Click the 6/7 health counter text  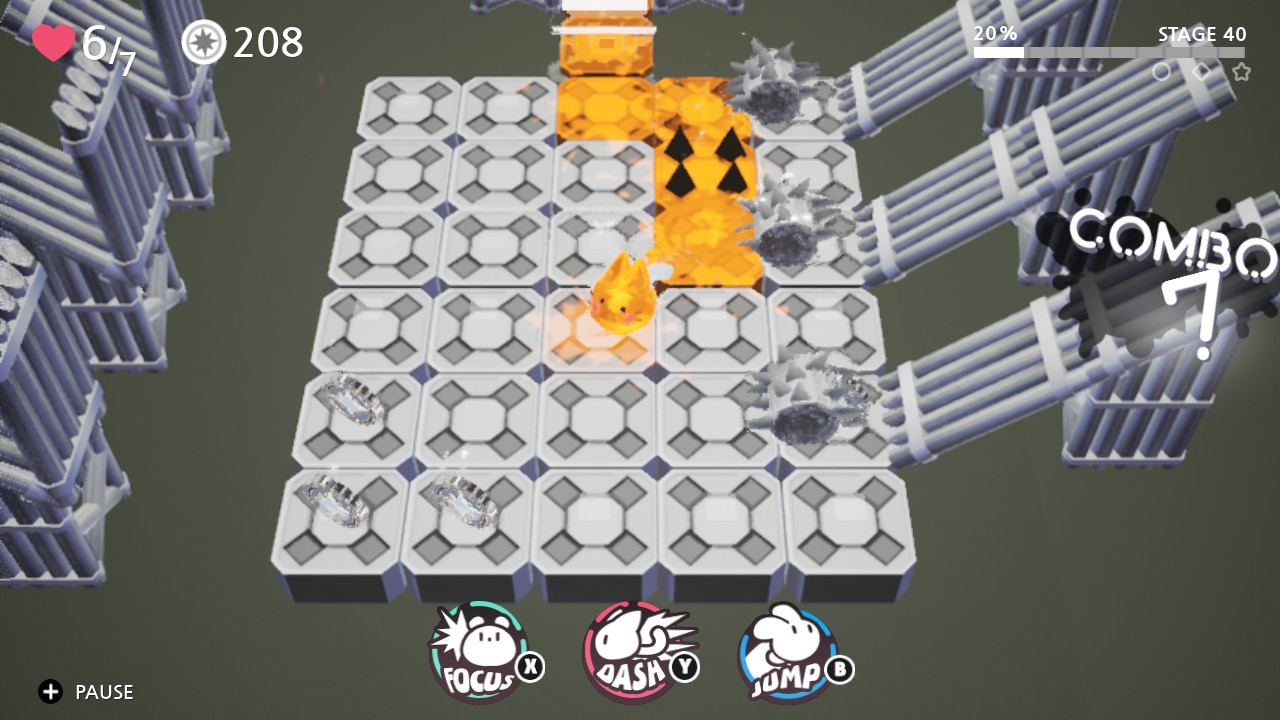[107, 42]
